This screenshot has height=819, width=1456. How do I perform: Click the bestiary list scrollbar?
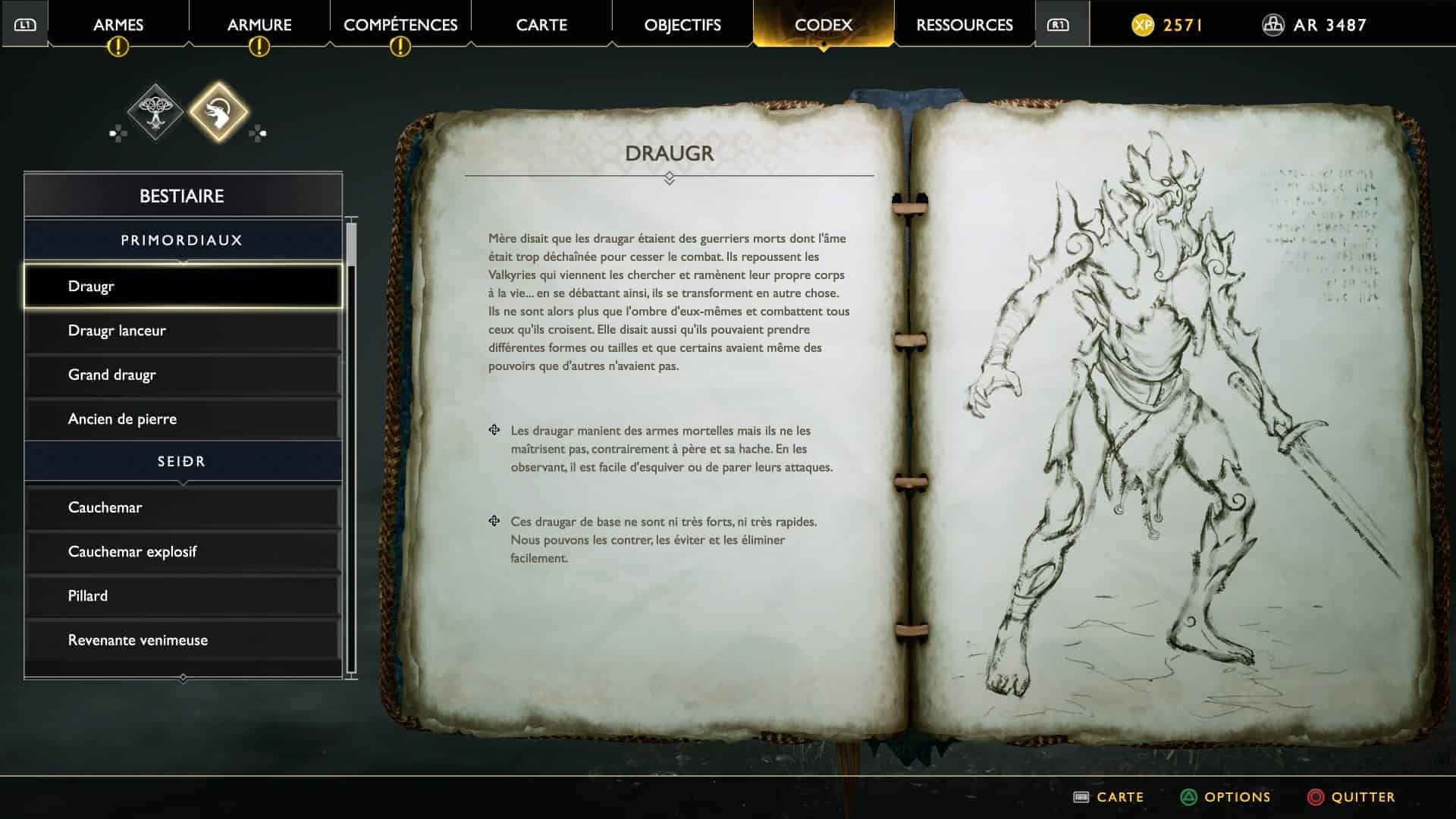351,447
